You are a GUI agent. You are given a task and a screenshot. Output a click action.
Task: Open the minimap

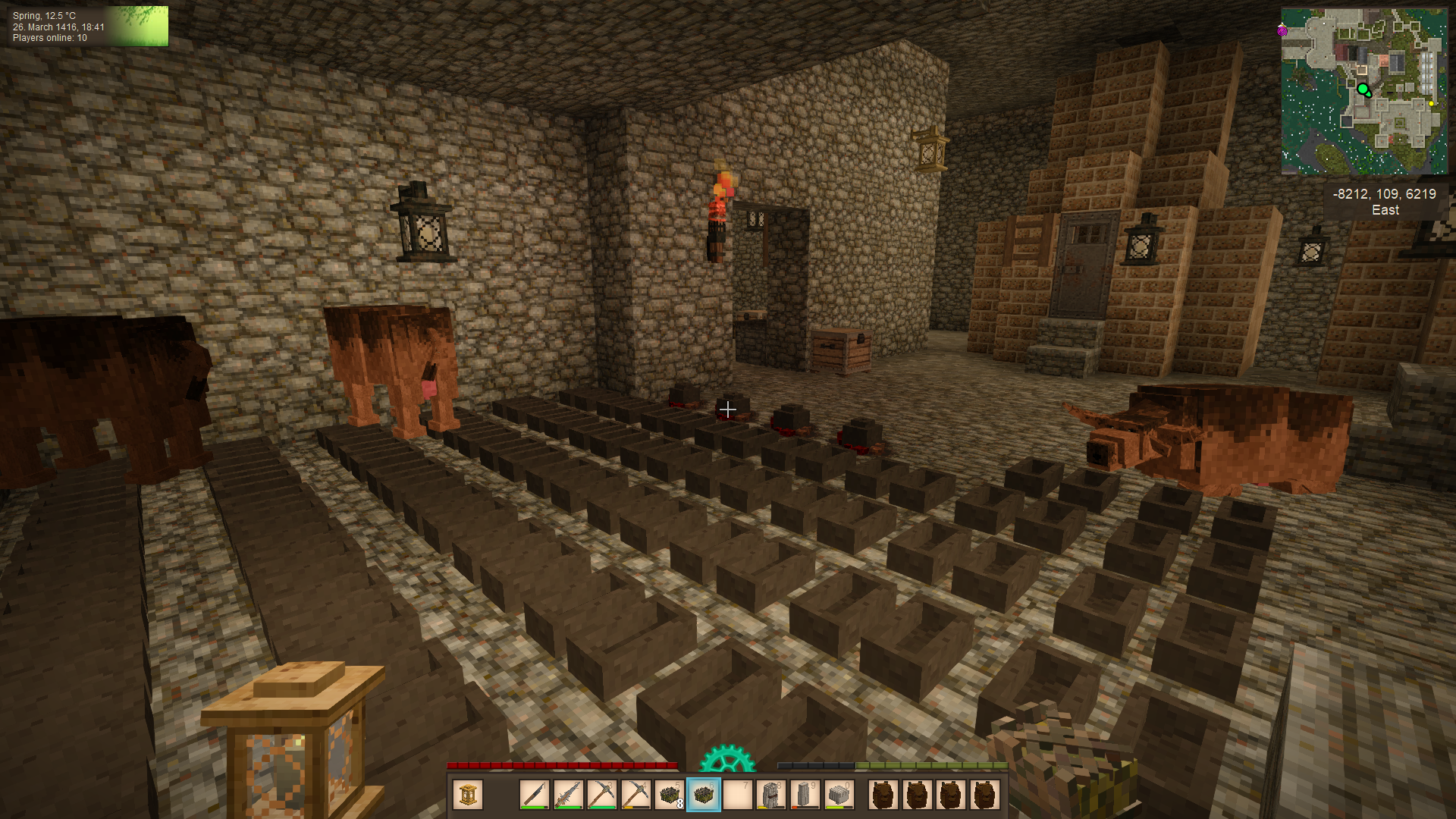click(1363, 91)
